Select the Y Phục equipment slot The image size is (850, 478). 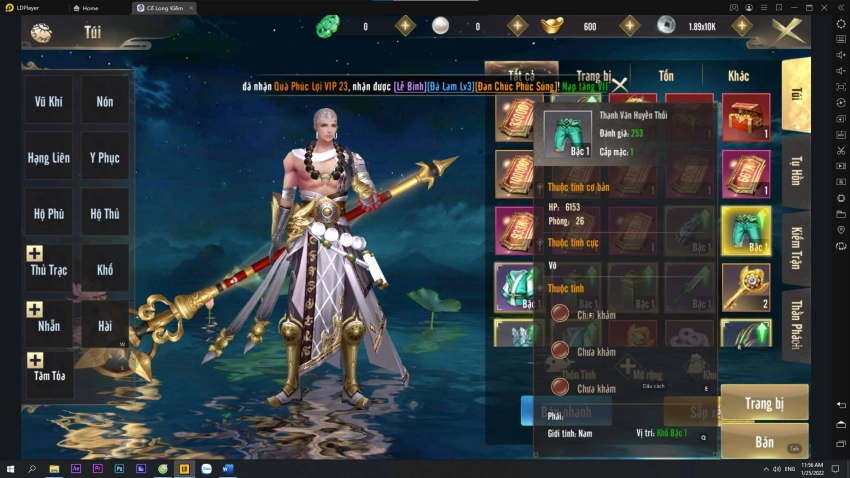(x=104, y=157)
